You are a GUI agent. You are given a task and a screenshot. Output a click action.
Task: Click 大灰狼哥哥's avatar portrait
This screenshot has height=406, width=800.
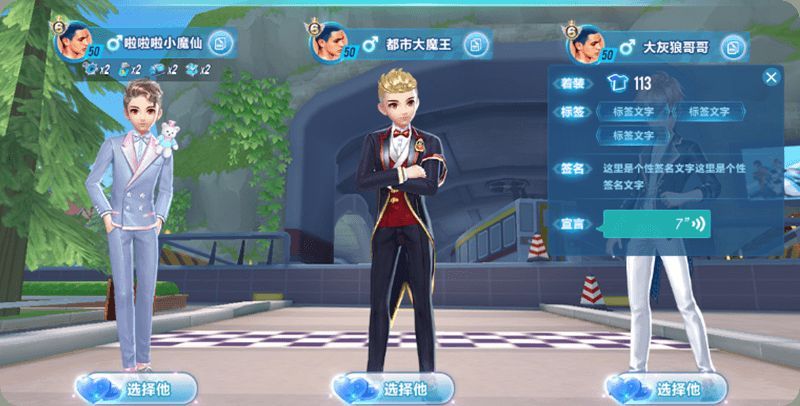point(590,43)
